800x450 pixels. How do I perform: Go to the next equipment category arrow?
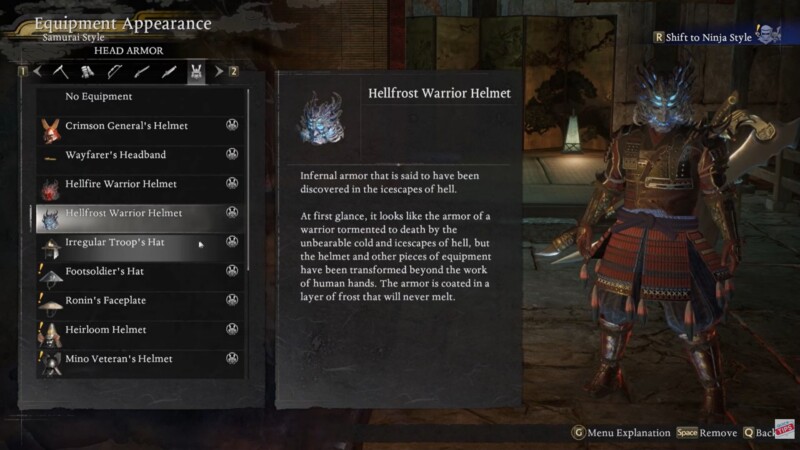coord(220,71)
